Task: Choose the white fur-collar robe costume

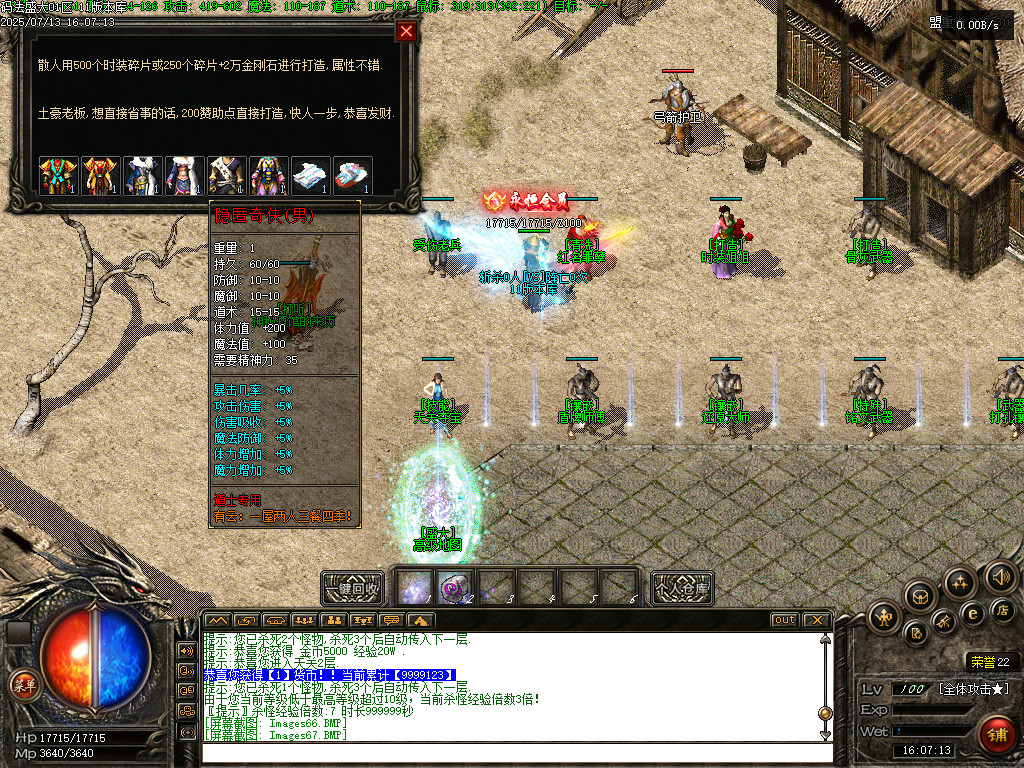Action: click(141, 175)
